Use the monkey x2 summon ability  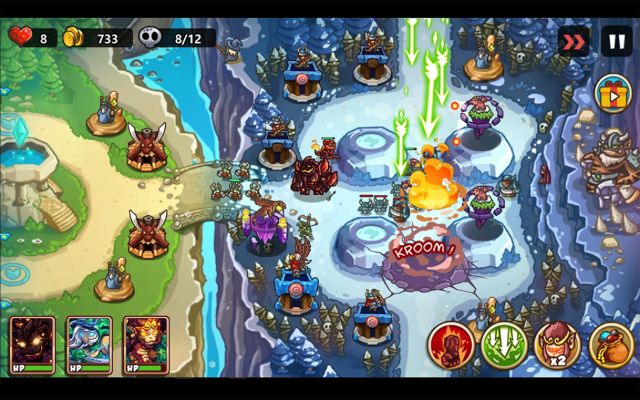pos(557,346)
